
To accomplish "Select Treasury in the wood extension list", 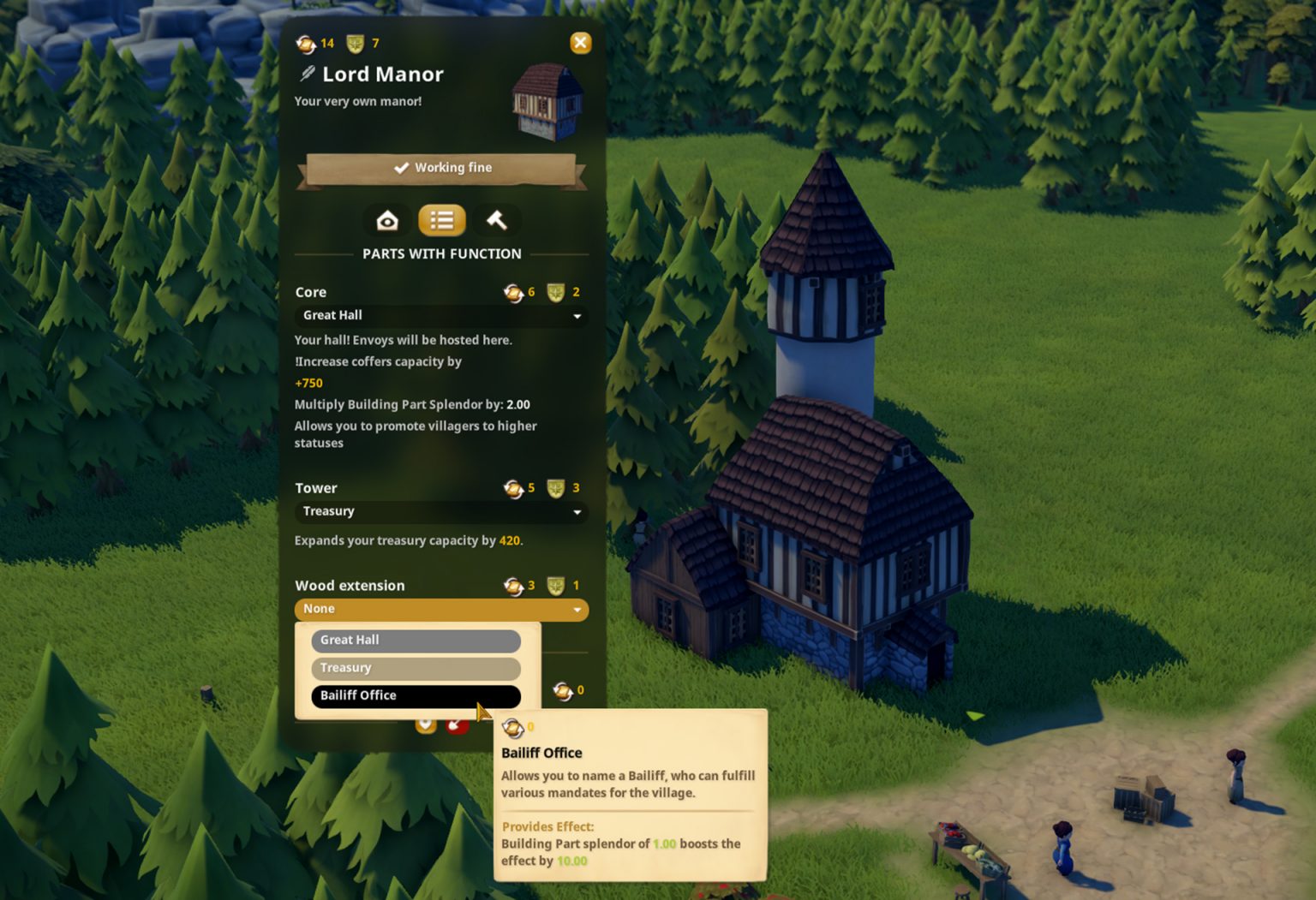I will [415, 668].
